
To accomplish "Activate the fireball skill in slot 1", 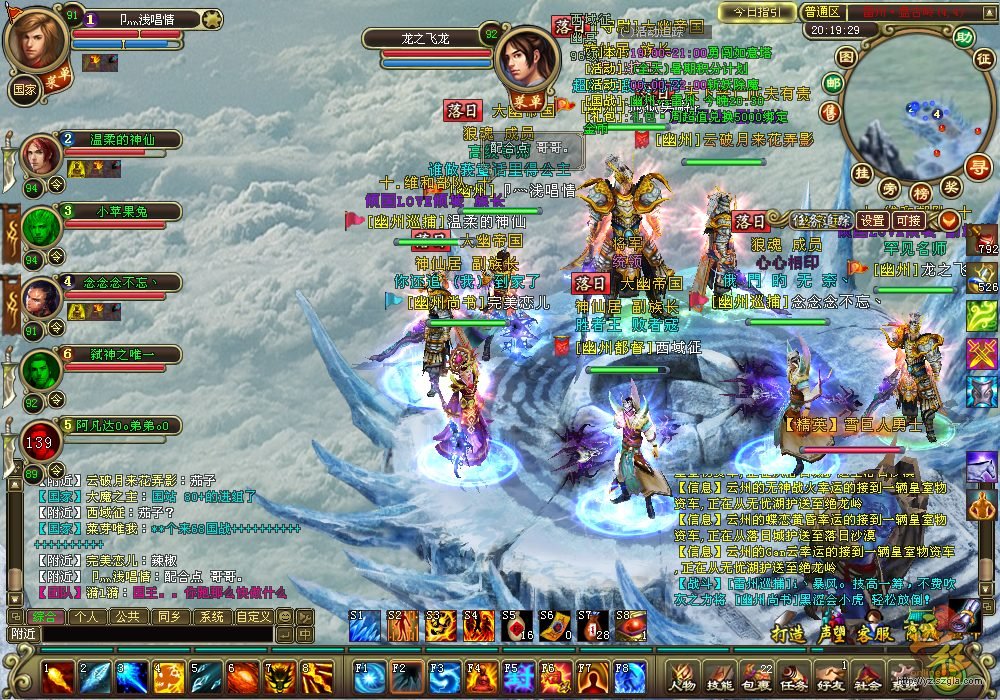I will [x=57, y=677].
